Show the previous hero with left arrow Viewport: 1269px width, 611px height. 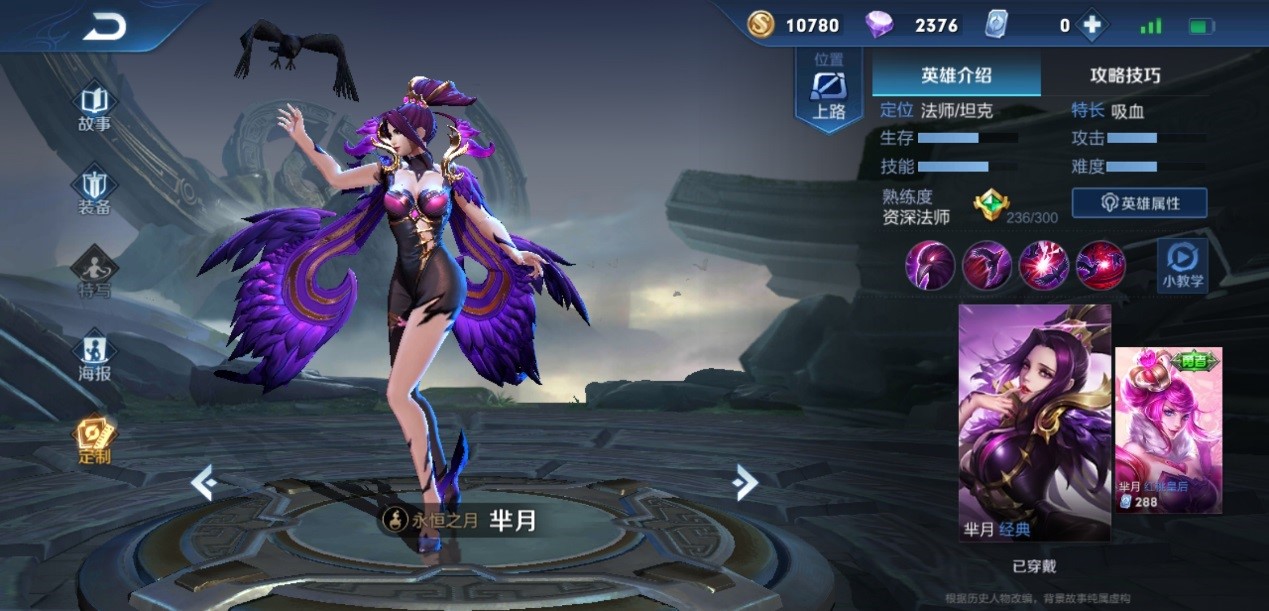click(x=204, y=484)
